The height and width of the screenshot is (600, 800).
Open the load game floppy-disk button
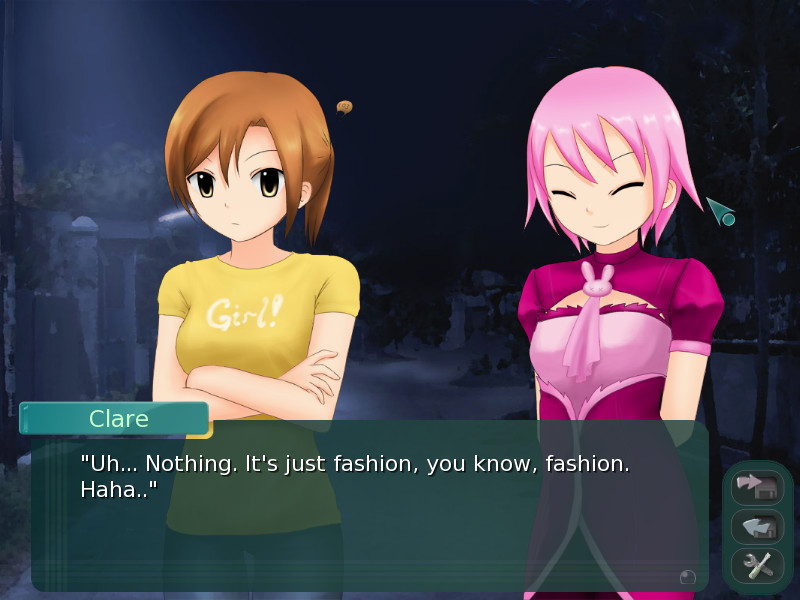click(757, 527)
